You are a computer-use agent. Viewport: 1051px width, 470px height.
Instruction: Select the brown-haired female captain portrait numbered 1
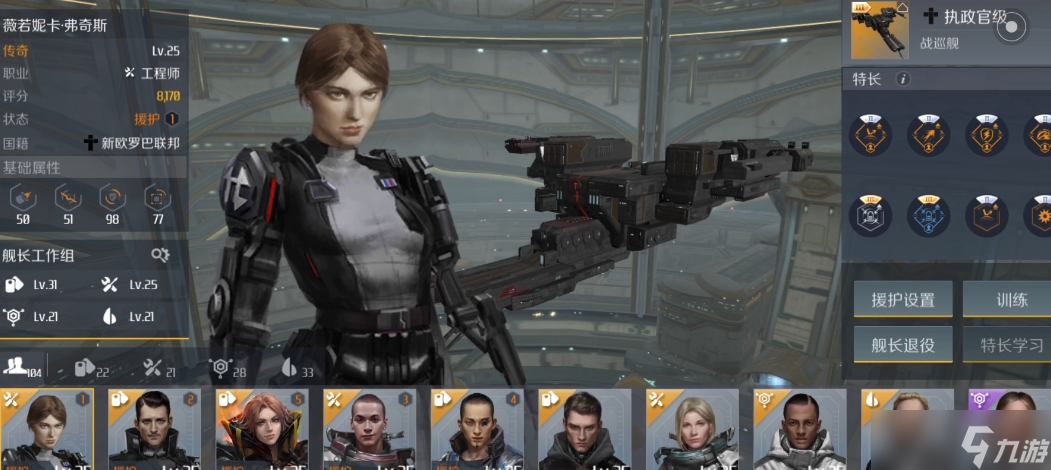(x=46, y=430)
